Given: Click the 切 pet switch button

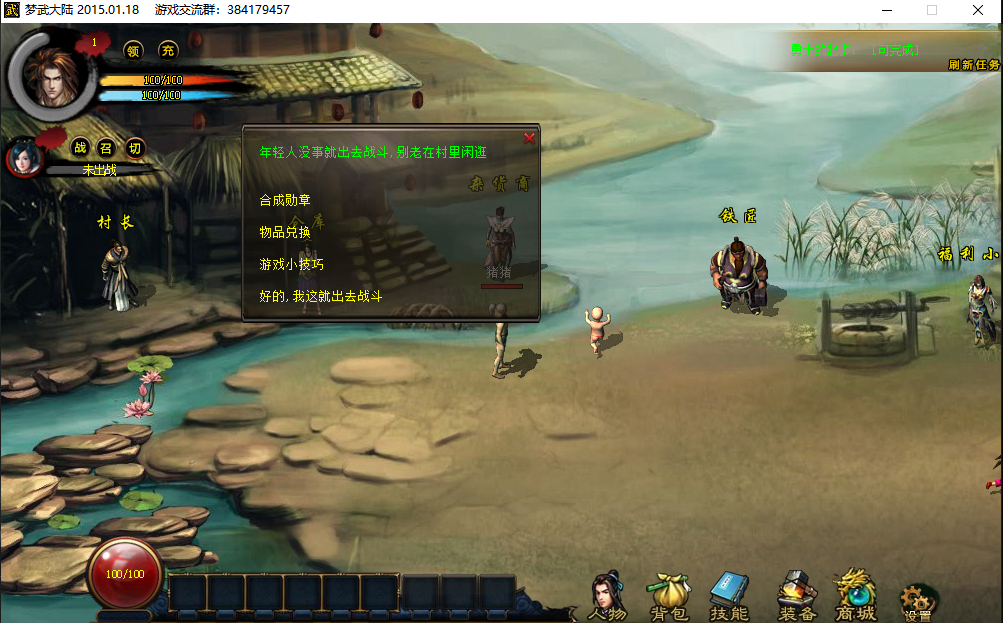Looking at the screenshot, I should click(x=135, y=148).
